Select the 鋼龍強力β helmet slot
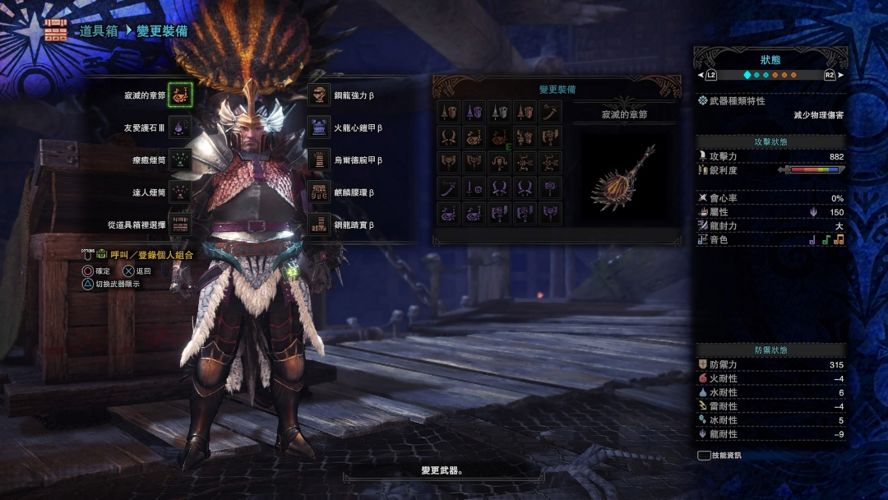This screenshot has height=500, width=888. [x=319, y=96]
